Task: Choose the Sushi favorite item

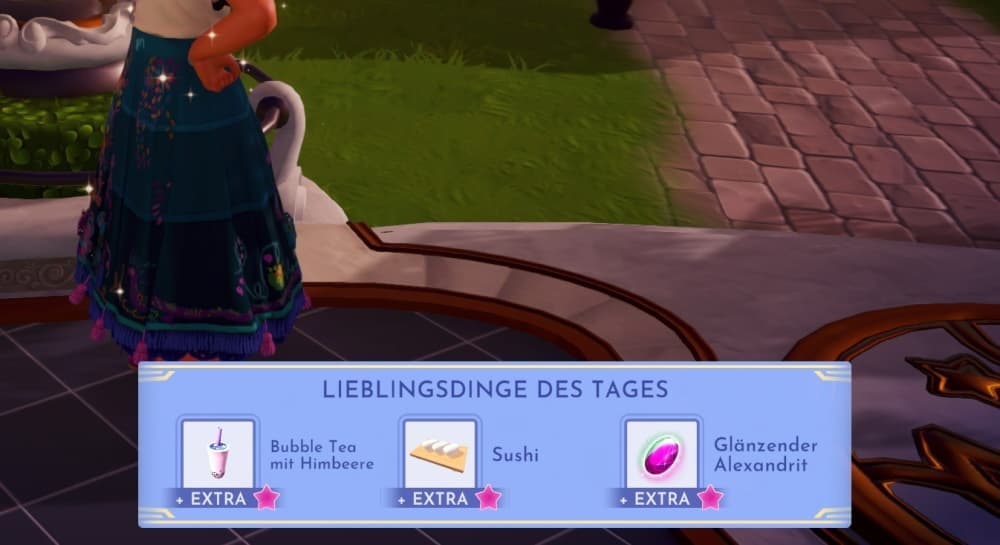Action: pos(440,455)
